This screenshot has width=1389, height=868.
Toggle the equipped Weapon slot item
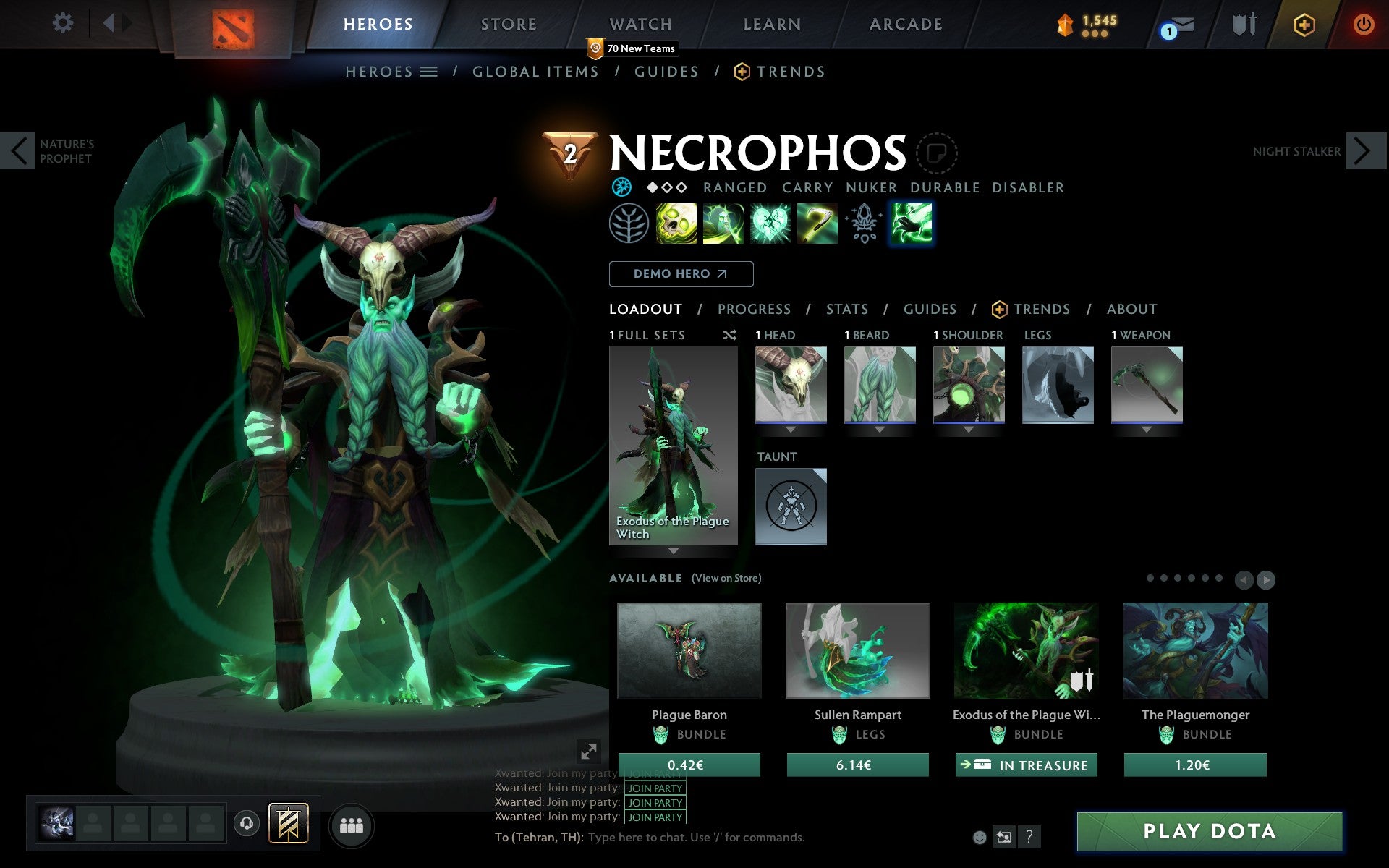1146,386
